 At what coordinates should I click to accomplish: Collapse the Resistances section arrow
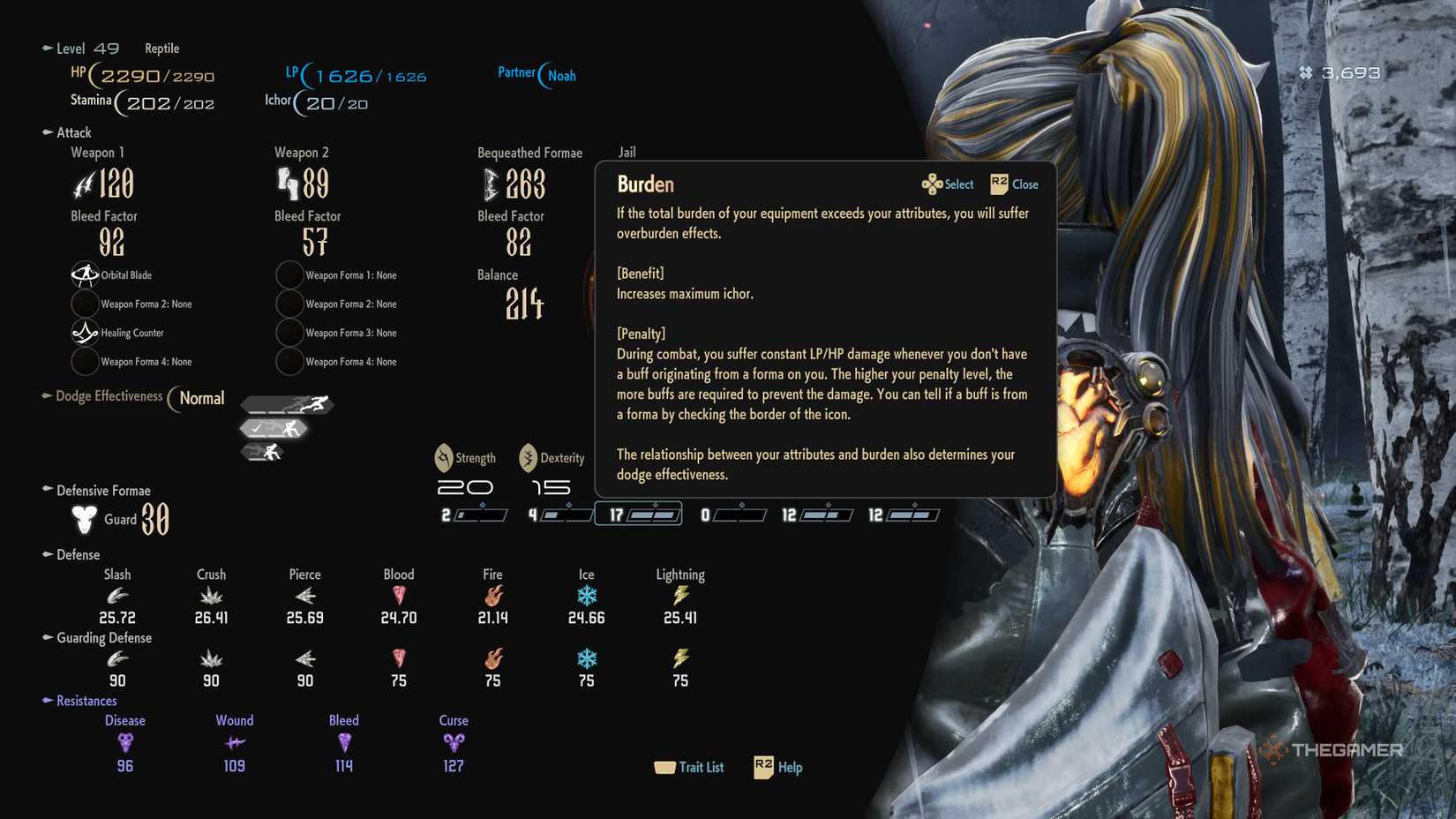click(x=46, y=701)
